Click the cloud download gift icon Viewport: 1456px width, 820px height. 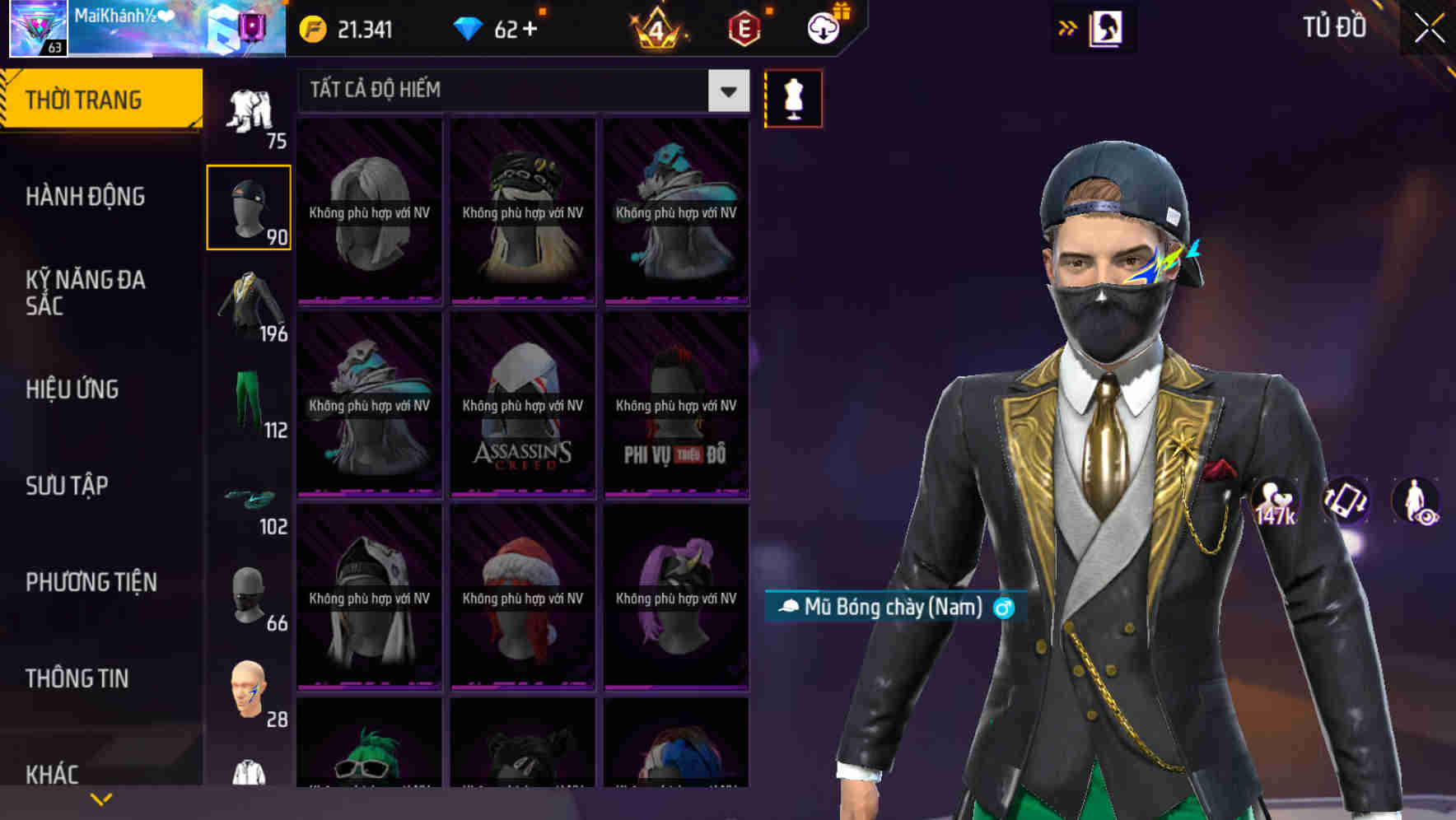point(821,27)
